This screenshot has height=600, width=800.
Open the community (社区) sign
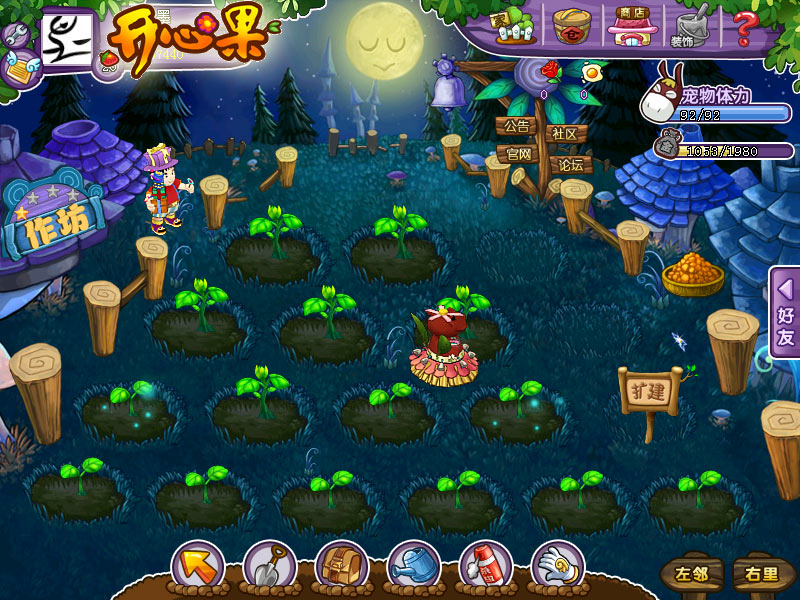566,134
